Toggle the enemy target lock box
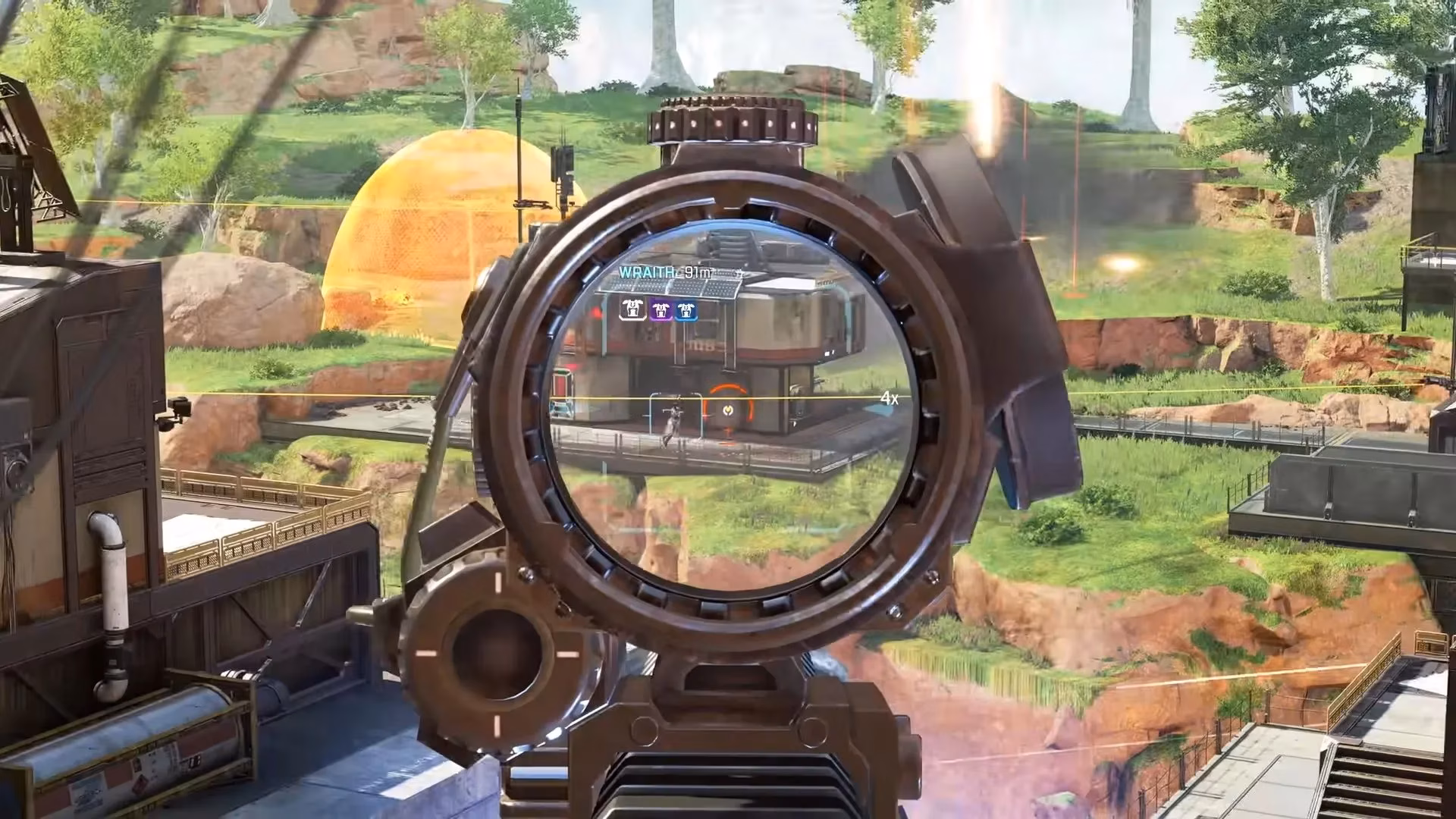Viewport: 1456px width, 819px height. [x=675, y=416]
